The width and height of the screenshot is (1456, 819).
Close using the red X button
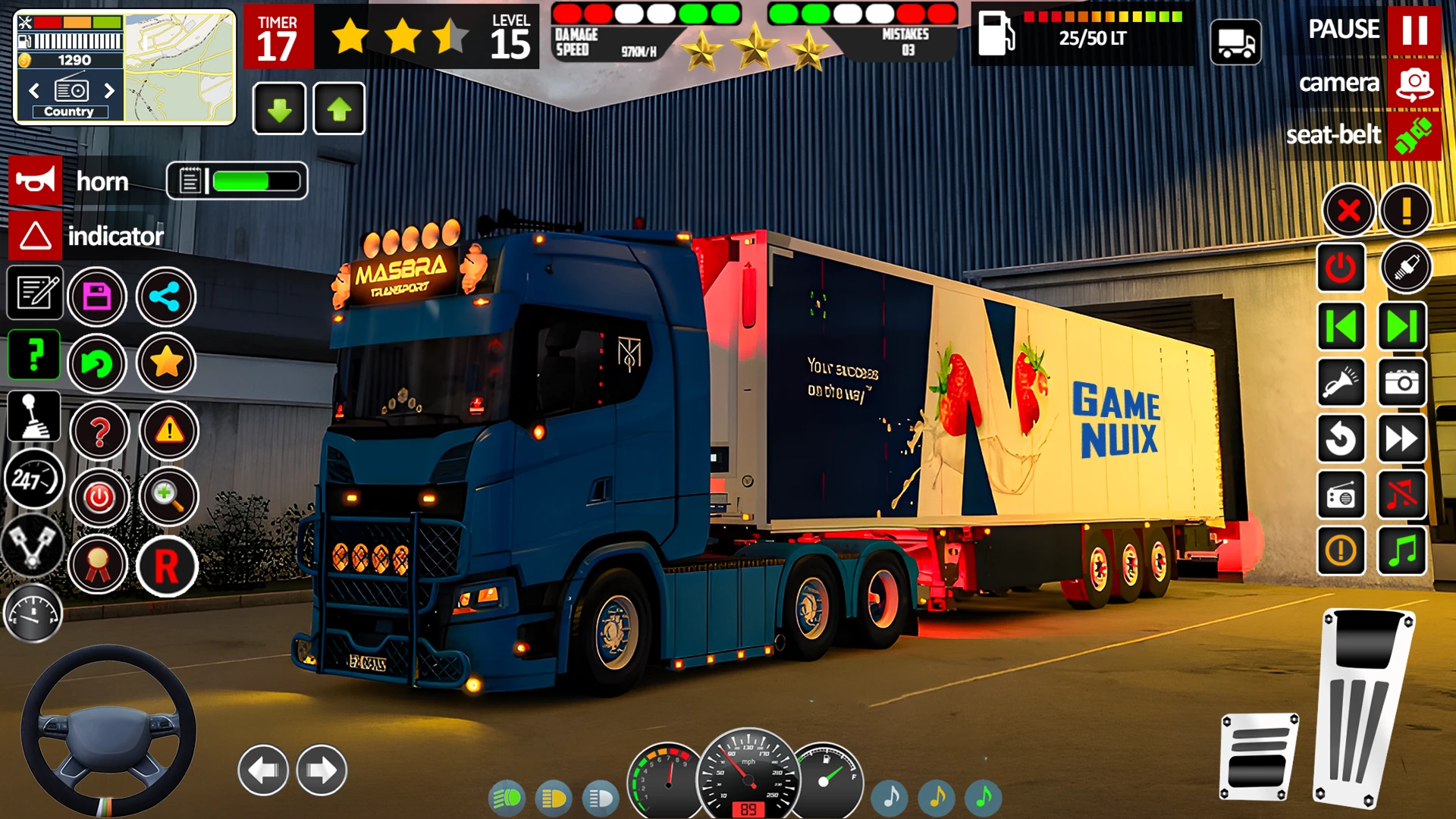[1348, 210]
